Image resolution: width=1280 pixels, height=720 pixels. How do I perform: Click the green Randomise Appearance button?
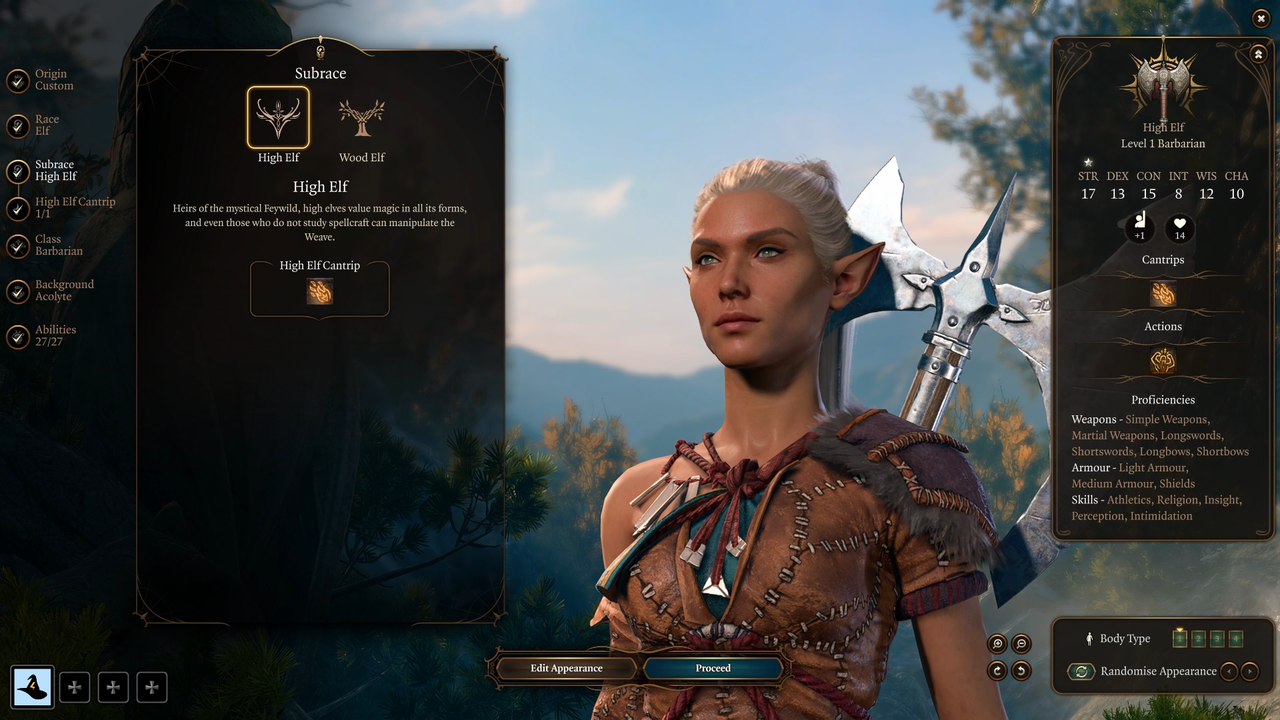(x=1081, y=671)
